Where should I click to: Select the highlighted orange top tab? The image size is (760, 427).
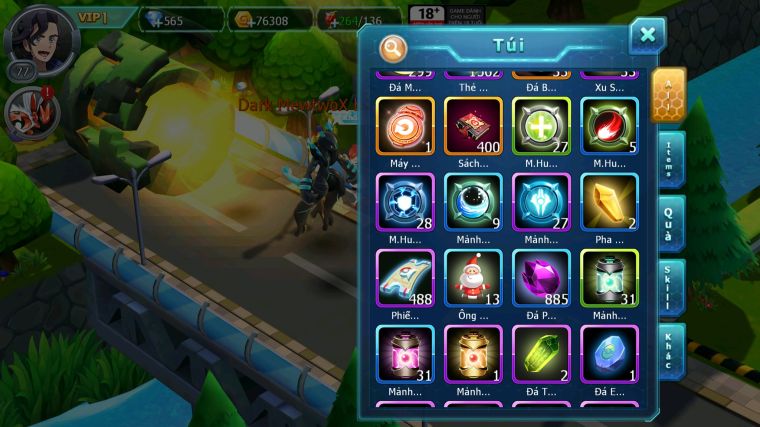click(668, 94)
